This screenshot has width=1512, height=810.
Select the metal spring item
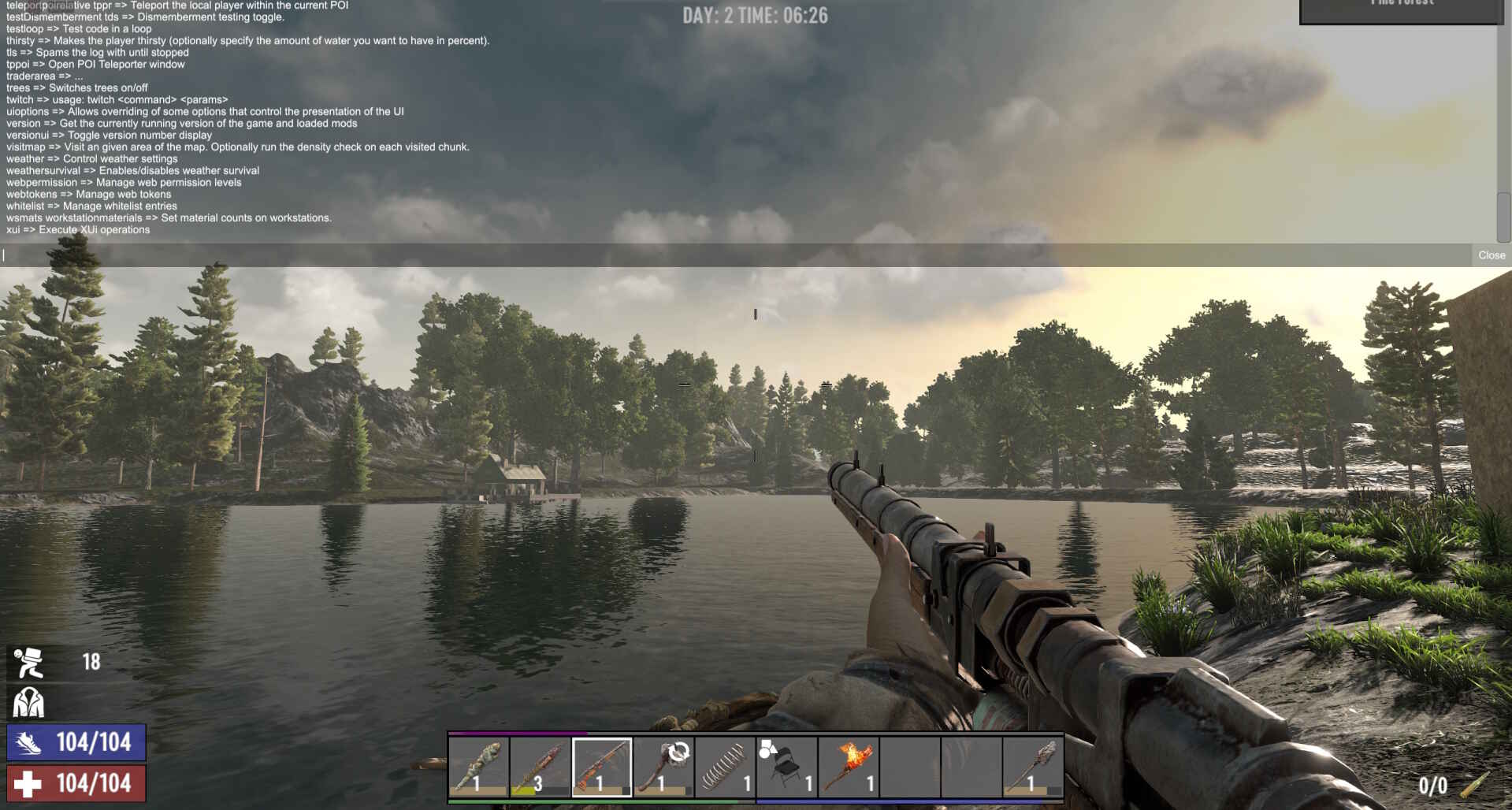pos(724,763)
